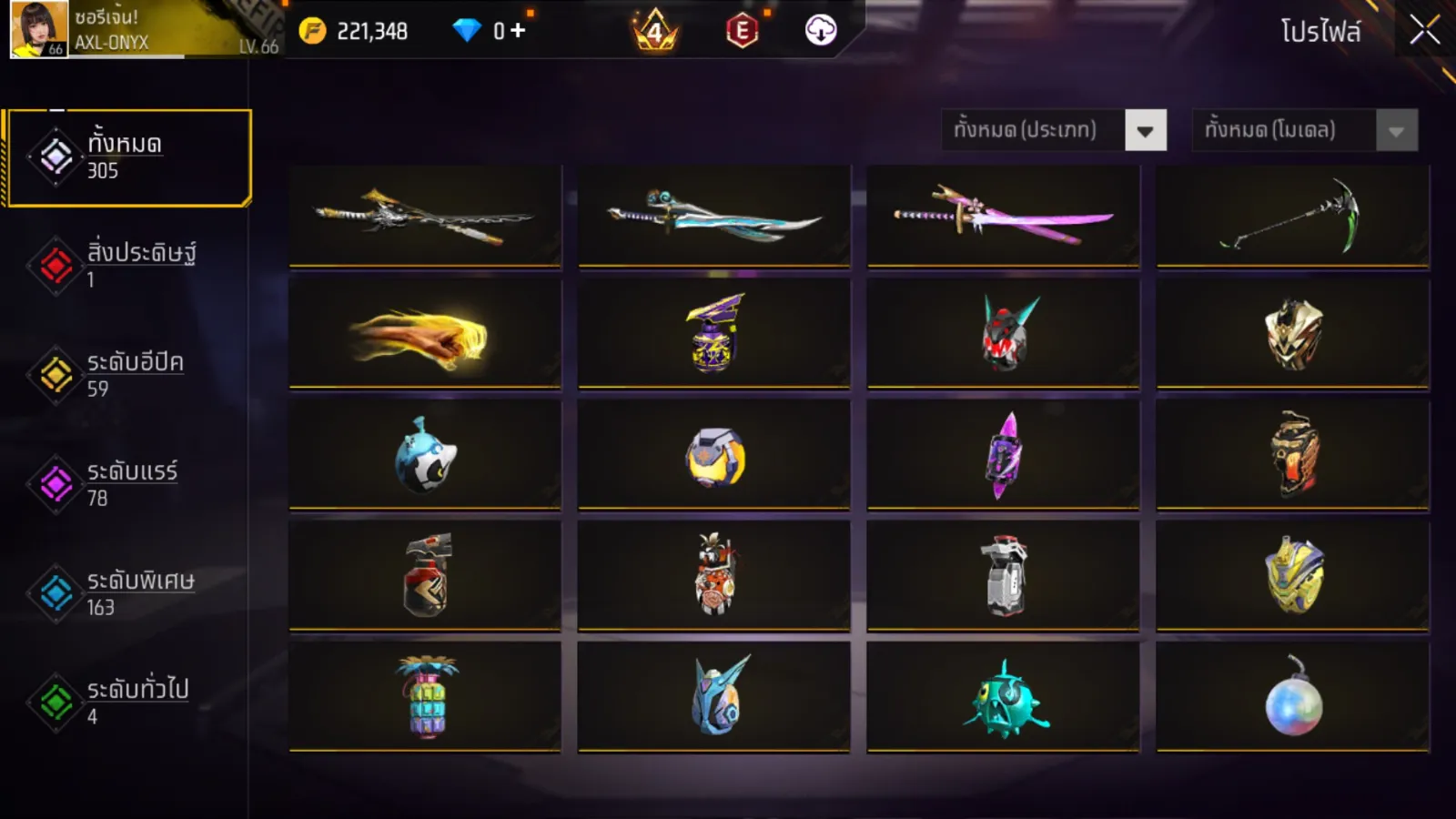Choose the green scythe skin
Image resolution: width=1456 pixels, height=819 pixels.
click(x=1292, y=217)
